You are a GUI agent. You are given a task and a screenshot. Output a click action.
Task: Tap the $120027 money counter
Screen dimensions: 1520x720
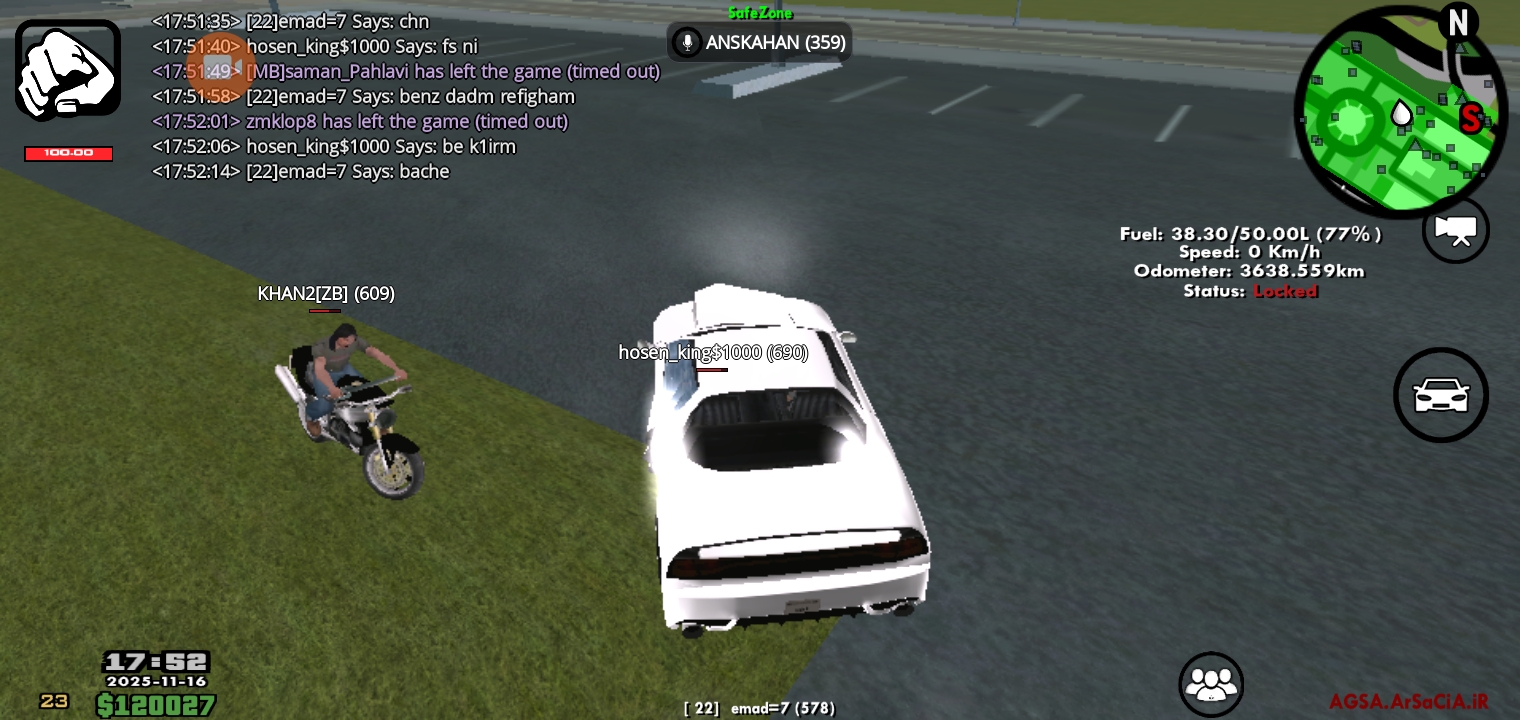pyautogui.click(x=155, y=703)
